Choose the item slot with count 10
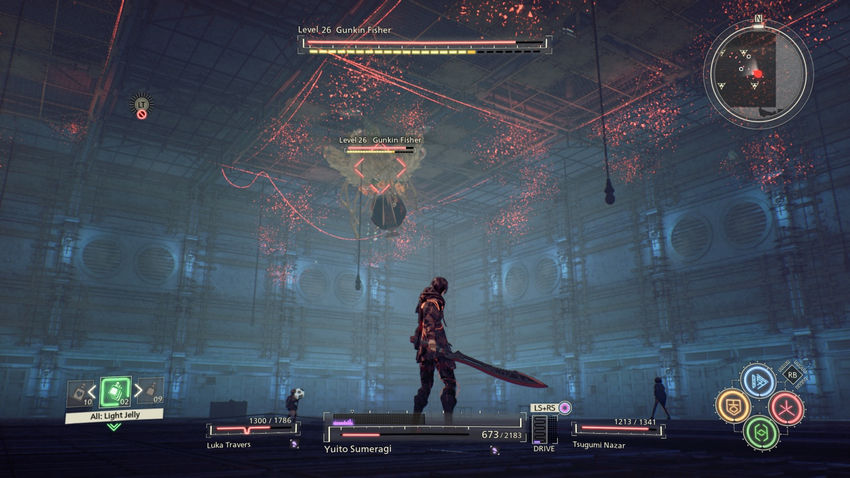Screen dimensions: 850x478 78,393
